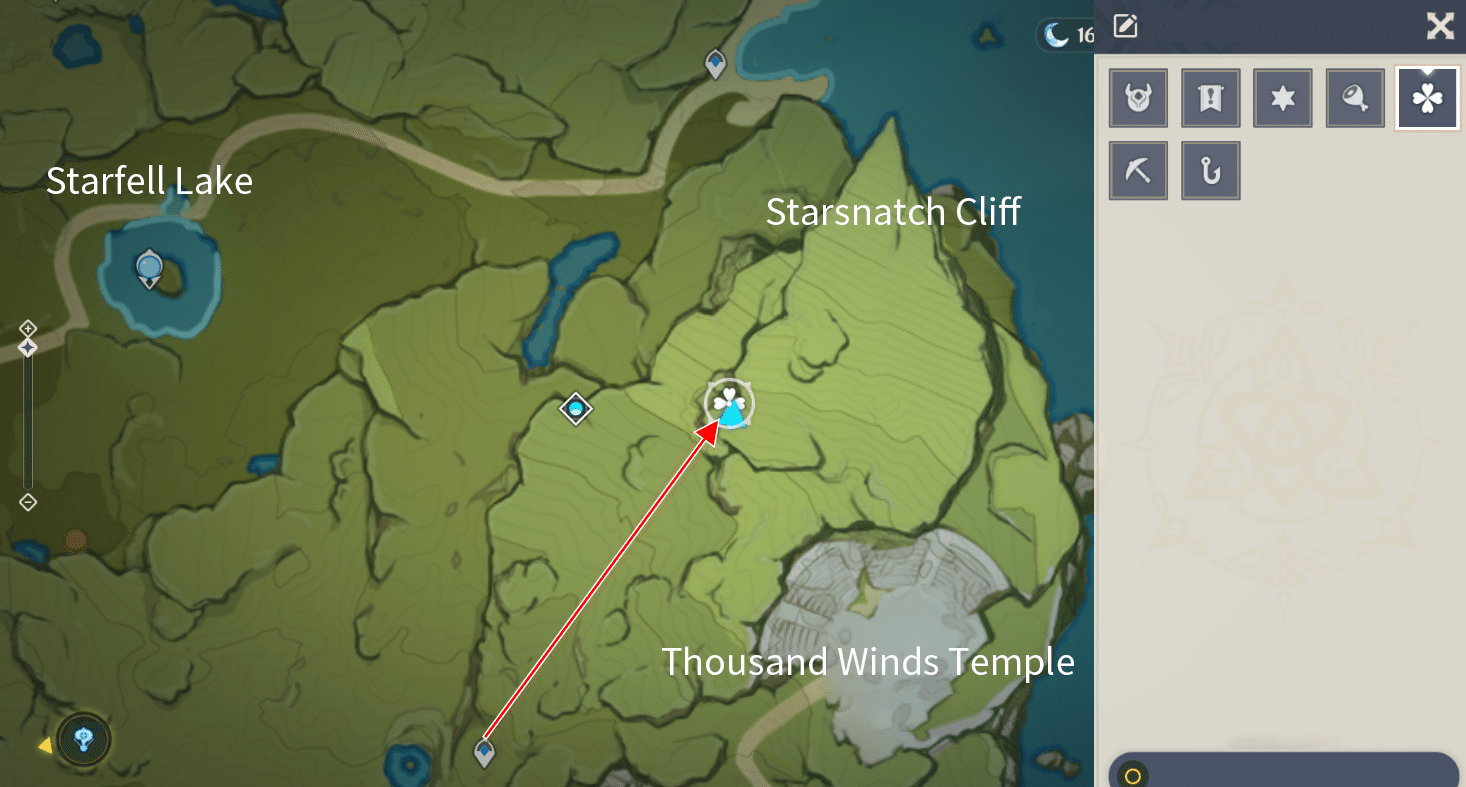Click the zoom-out diamond below the slider
The image size is (1466, 787).
coord(27,503)
